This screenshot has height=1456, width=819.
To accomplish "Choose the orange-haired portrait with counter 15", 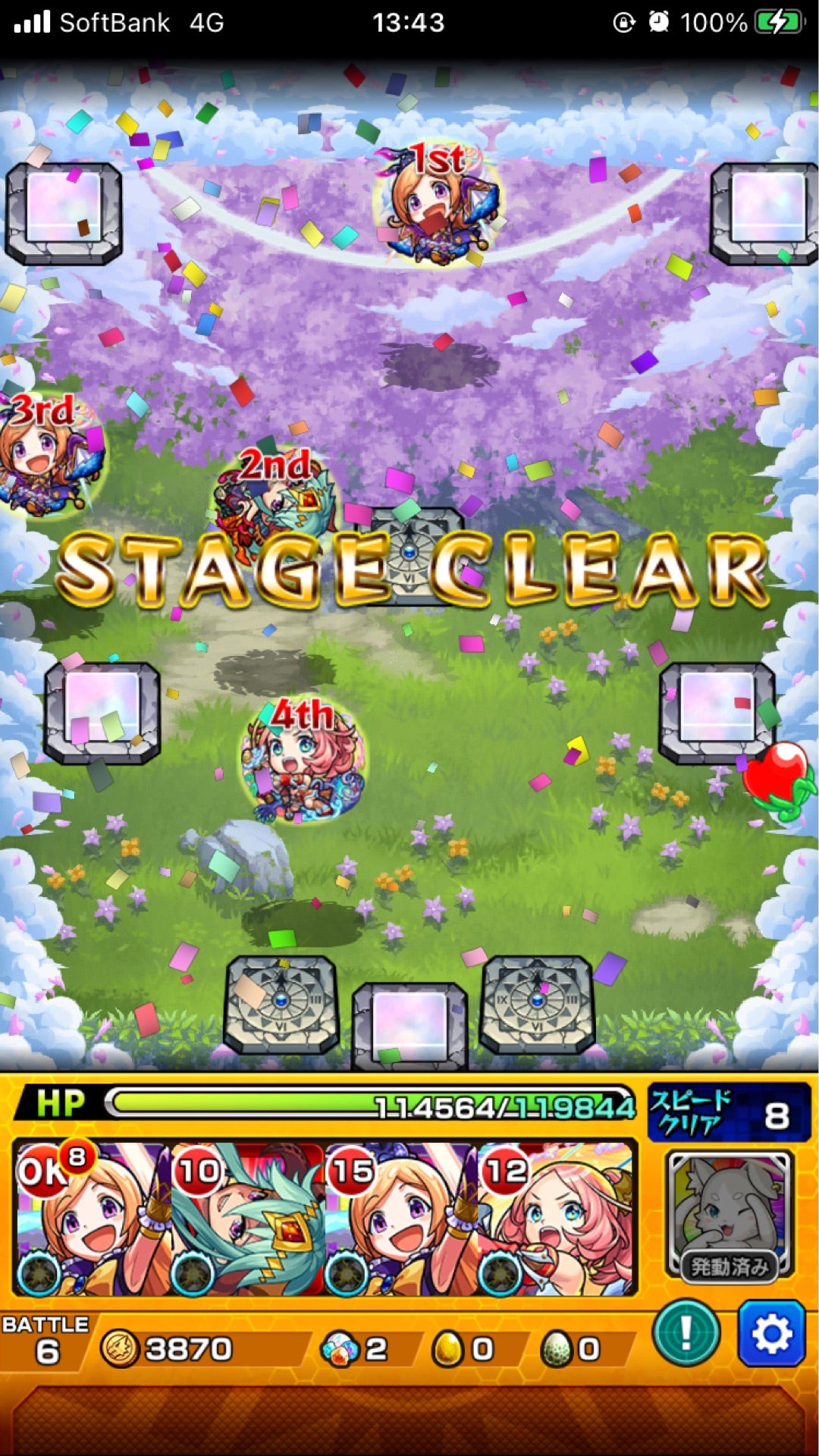I will pos(402,1219).
